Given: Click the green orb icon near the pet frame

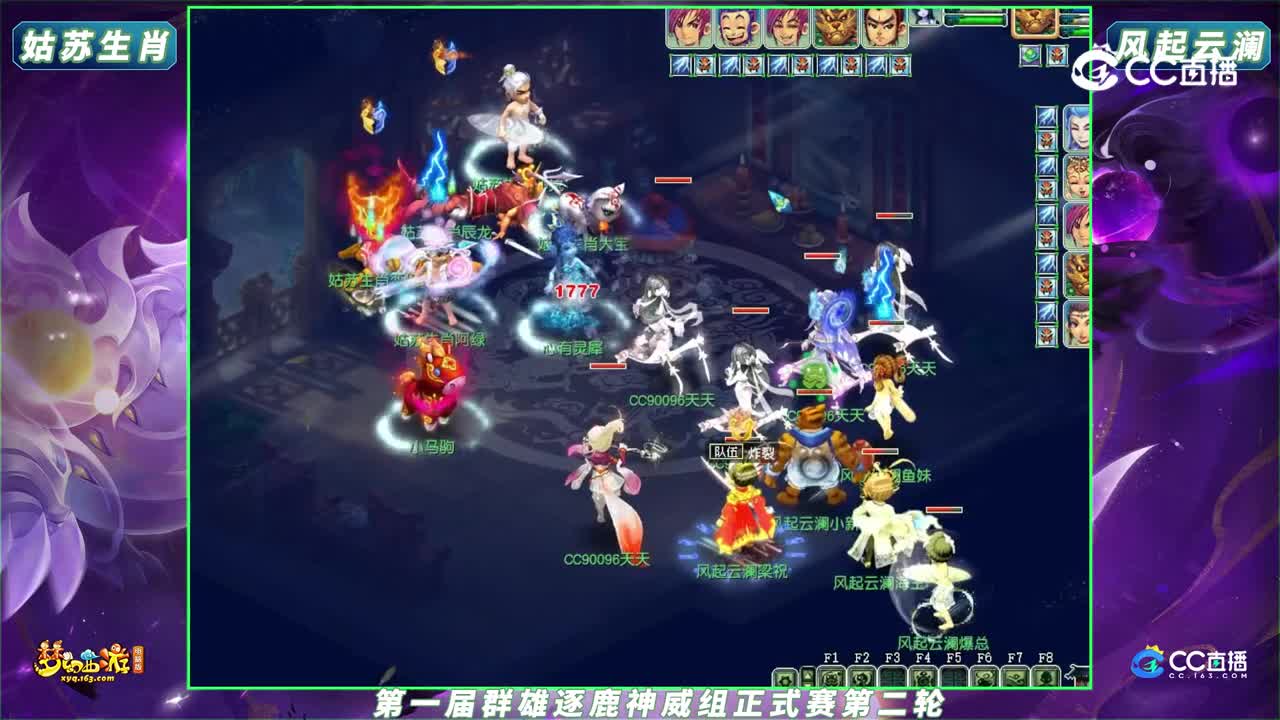Looking at the screenshot, I should point(1029,54).
